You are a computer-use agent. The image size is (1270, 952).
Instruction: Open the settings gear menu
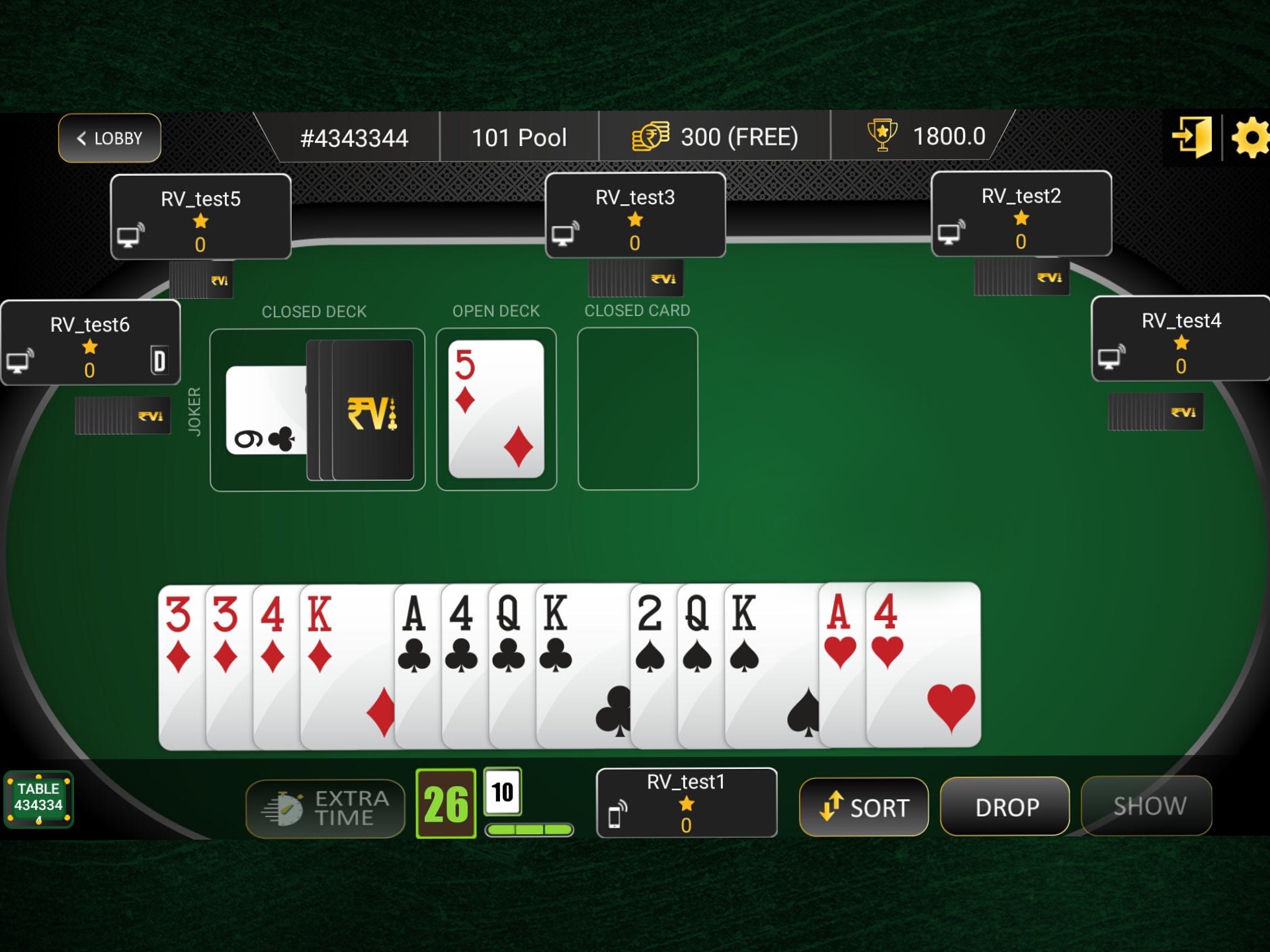tap(1250, 137)
